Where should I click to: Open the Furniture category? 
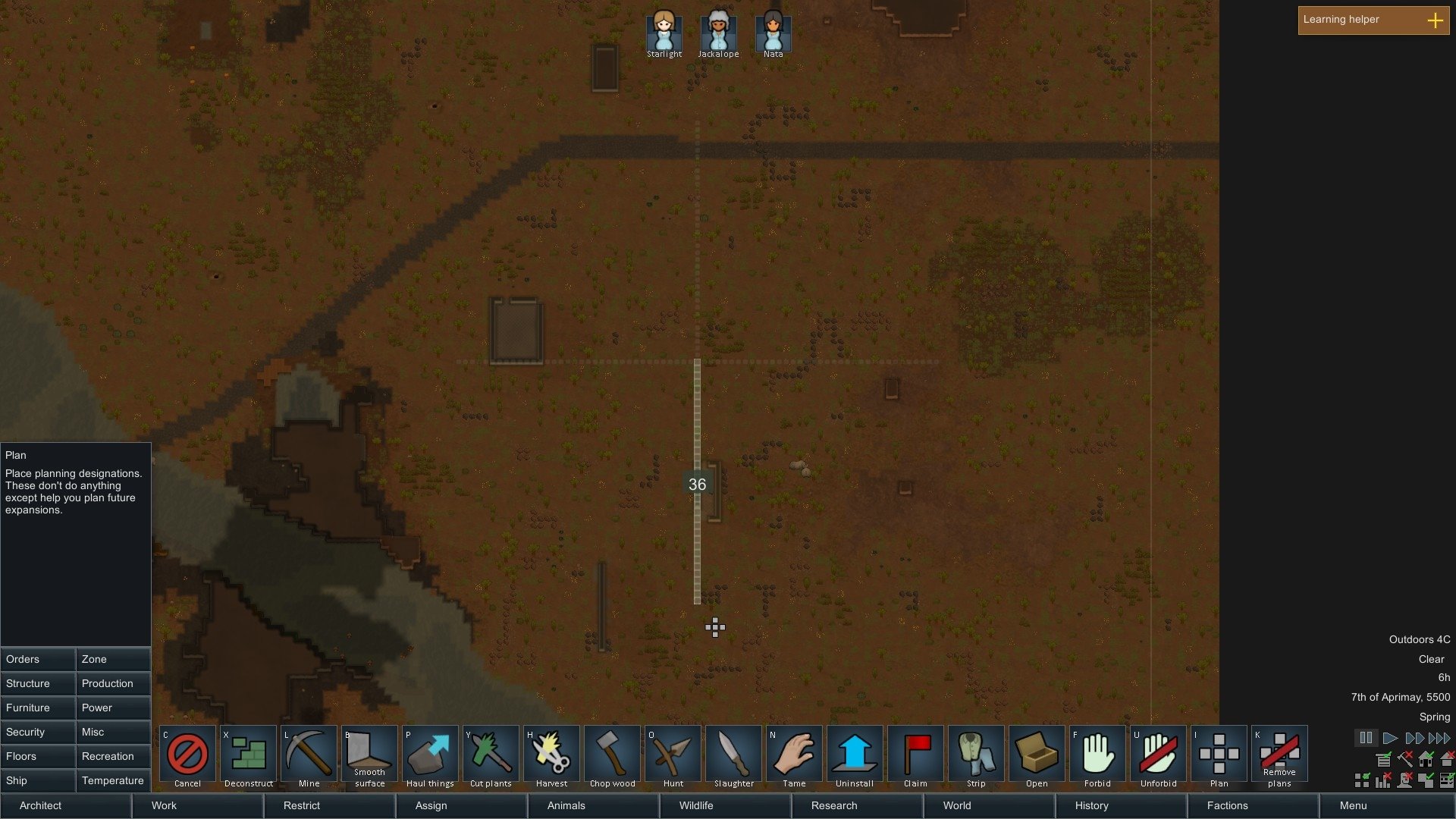point(38,708)
